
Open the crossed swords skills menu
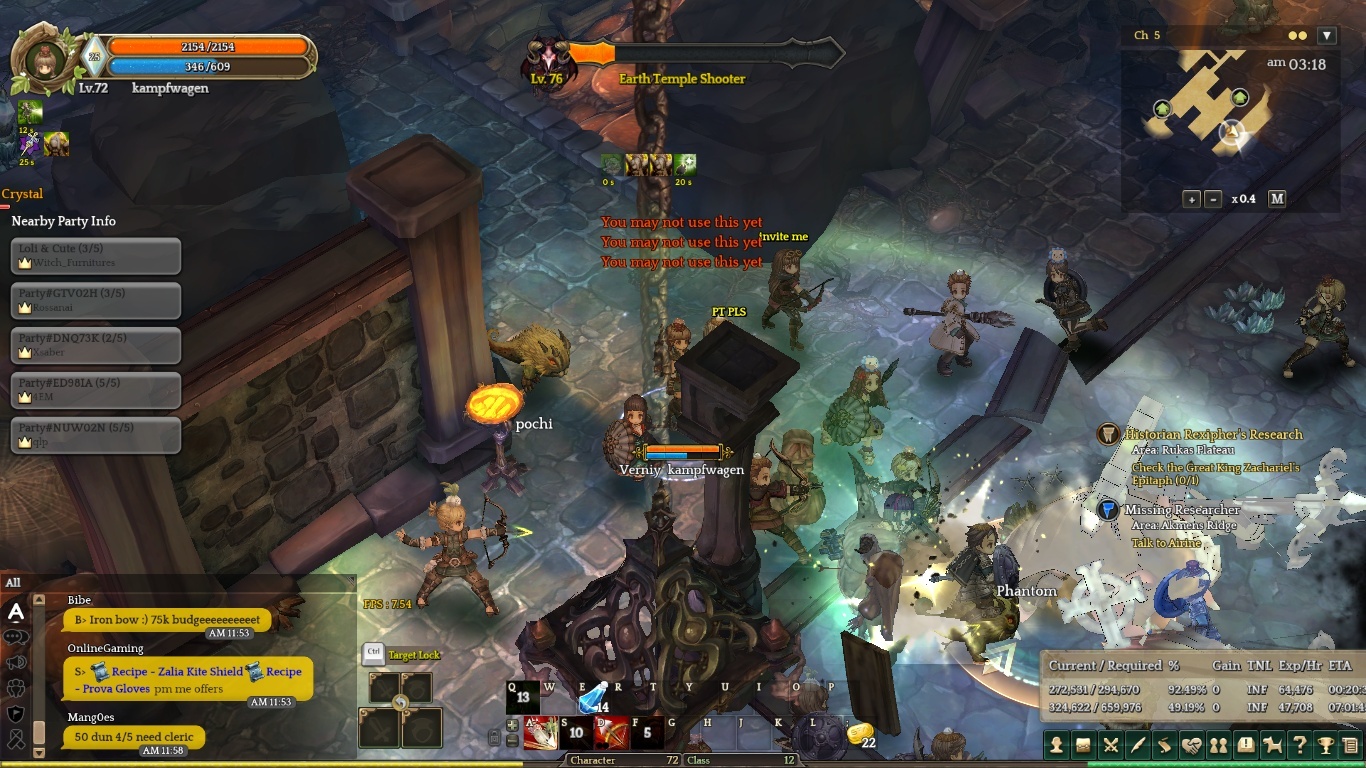[1110, 745]
